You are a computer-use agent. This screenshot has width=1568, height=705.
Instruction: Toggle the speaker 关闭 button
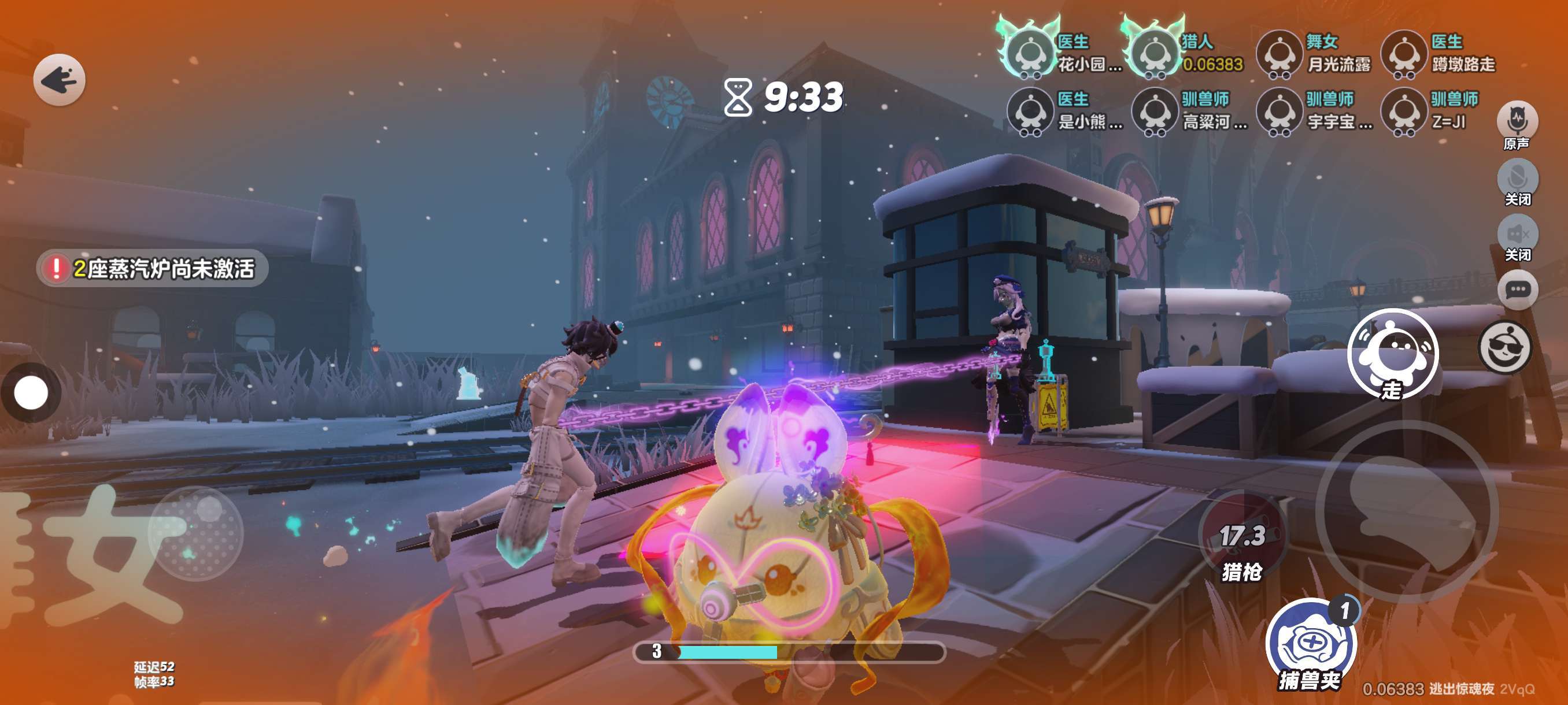[1517, 235]
